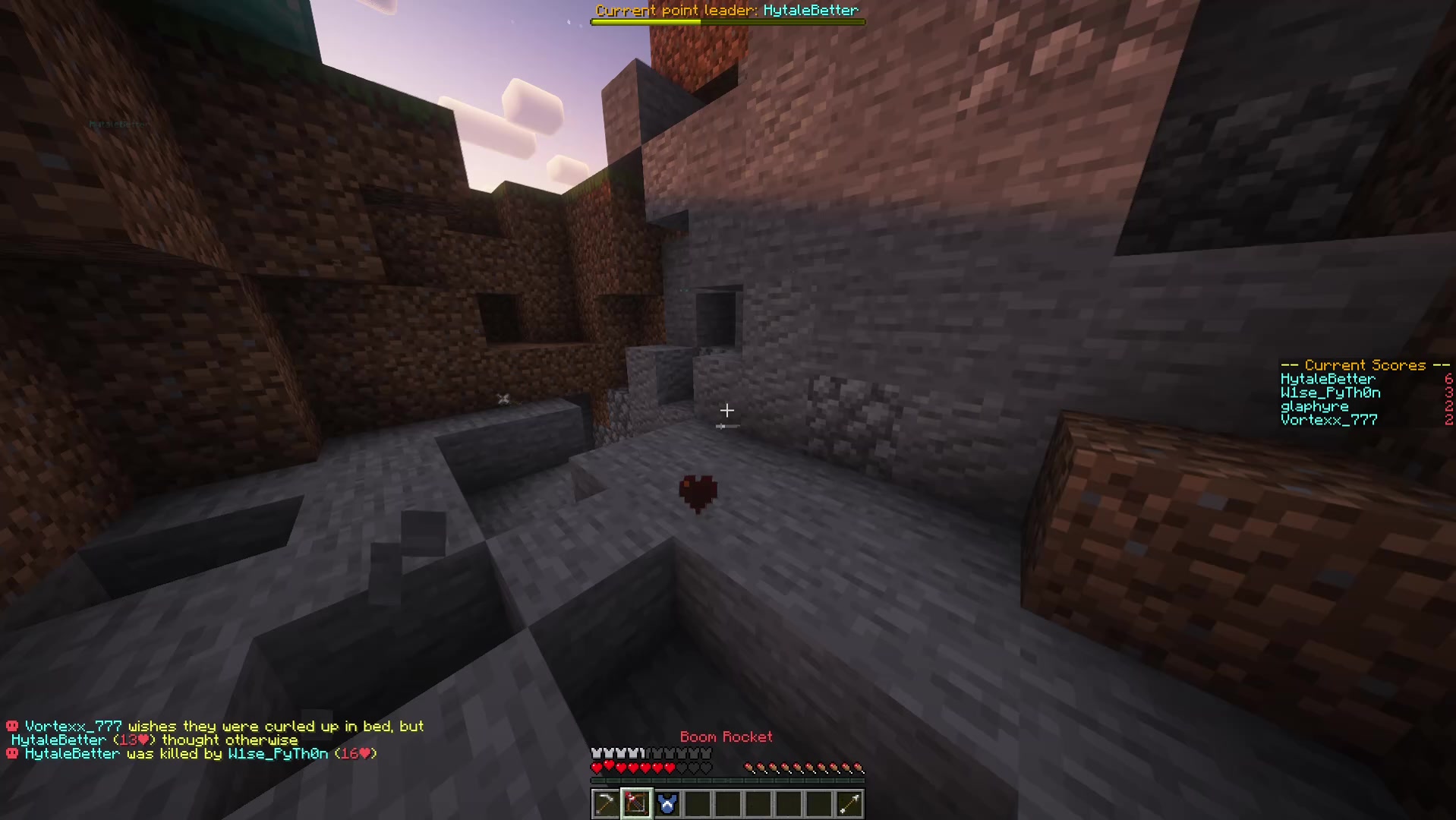Click the W1se_PyTh0n name in the death message

[x=278, y=753]
